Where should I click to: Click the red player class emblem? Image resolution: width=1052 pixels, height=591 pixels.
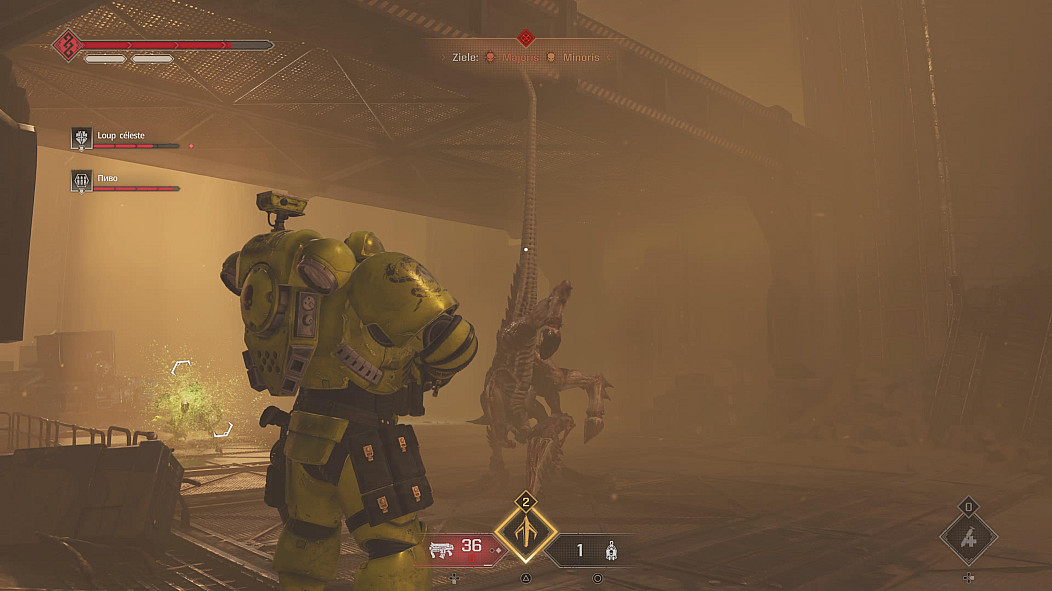click(68, 46)
